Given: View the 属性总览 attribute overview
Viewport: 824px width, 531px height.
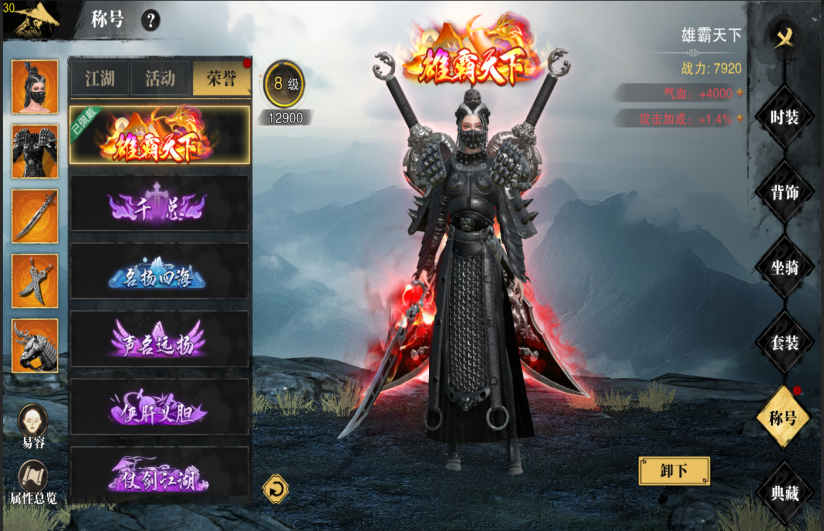Looking at the screenshot, I should [34, 480].
